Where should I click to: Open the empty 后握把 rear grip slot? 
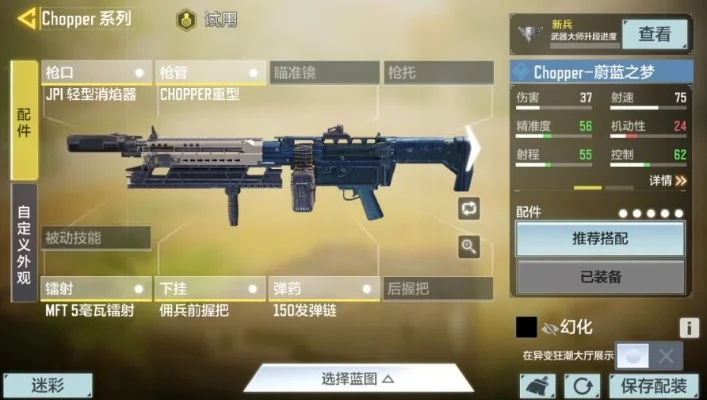(438, 289)
